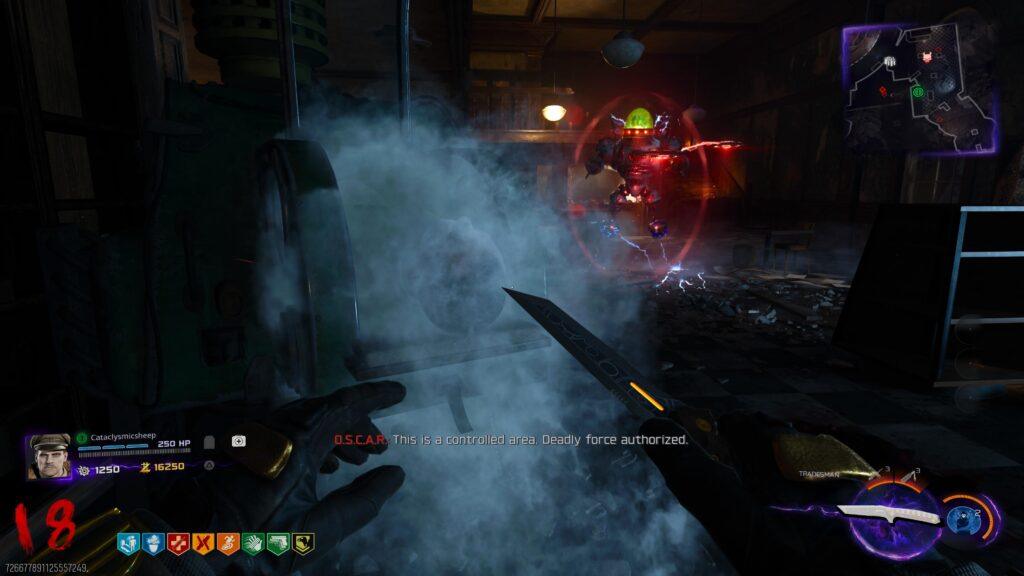Click the white medkit icon beside health
This screenshot has height=576, width=1024.
[239, 441]
